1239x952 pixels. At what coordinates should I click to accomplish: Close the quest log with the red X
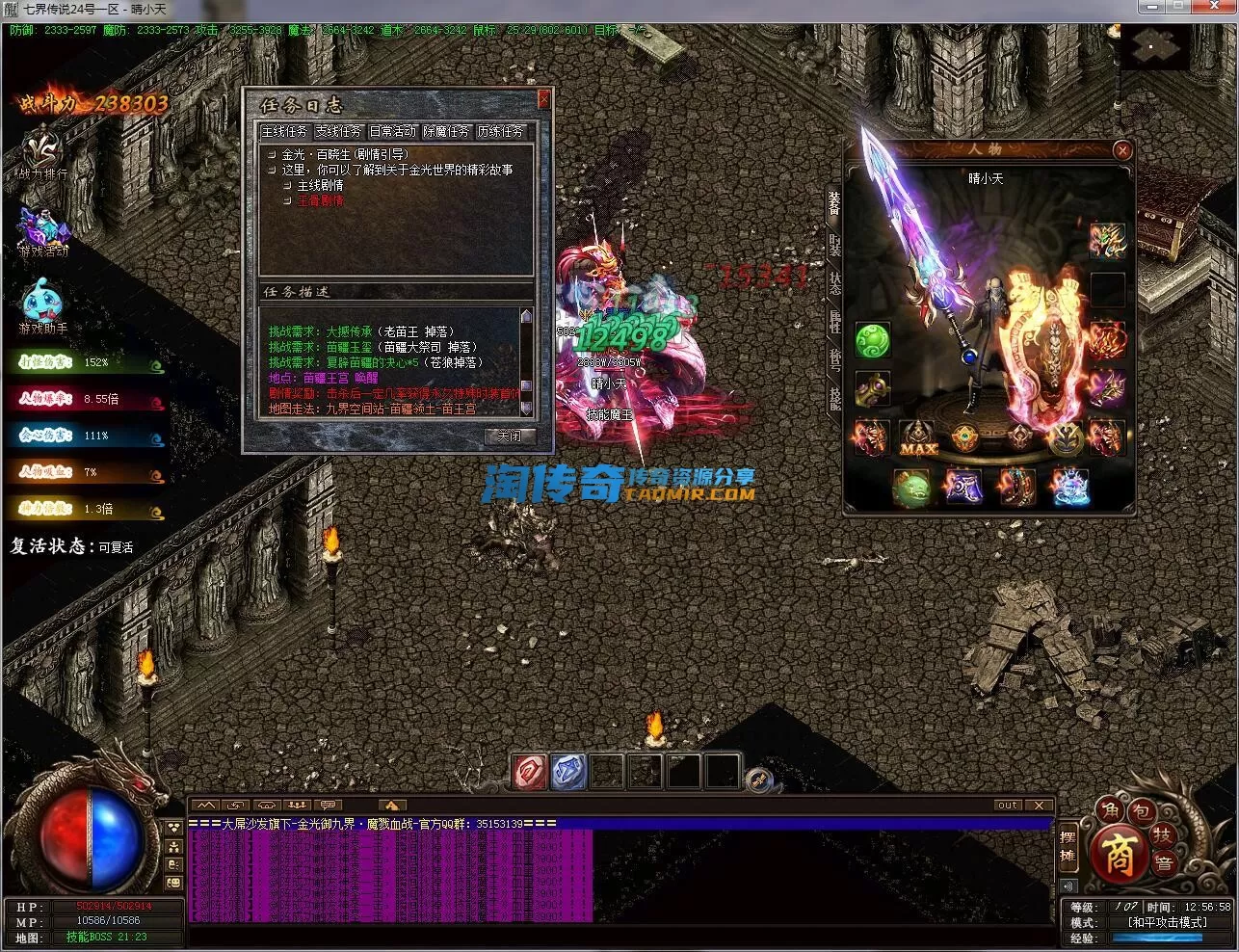point(543,98)
